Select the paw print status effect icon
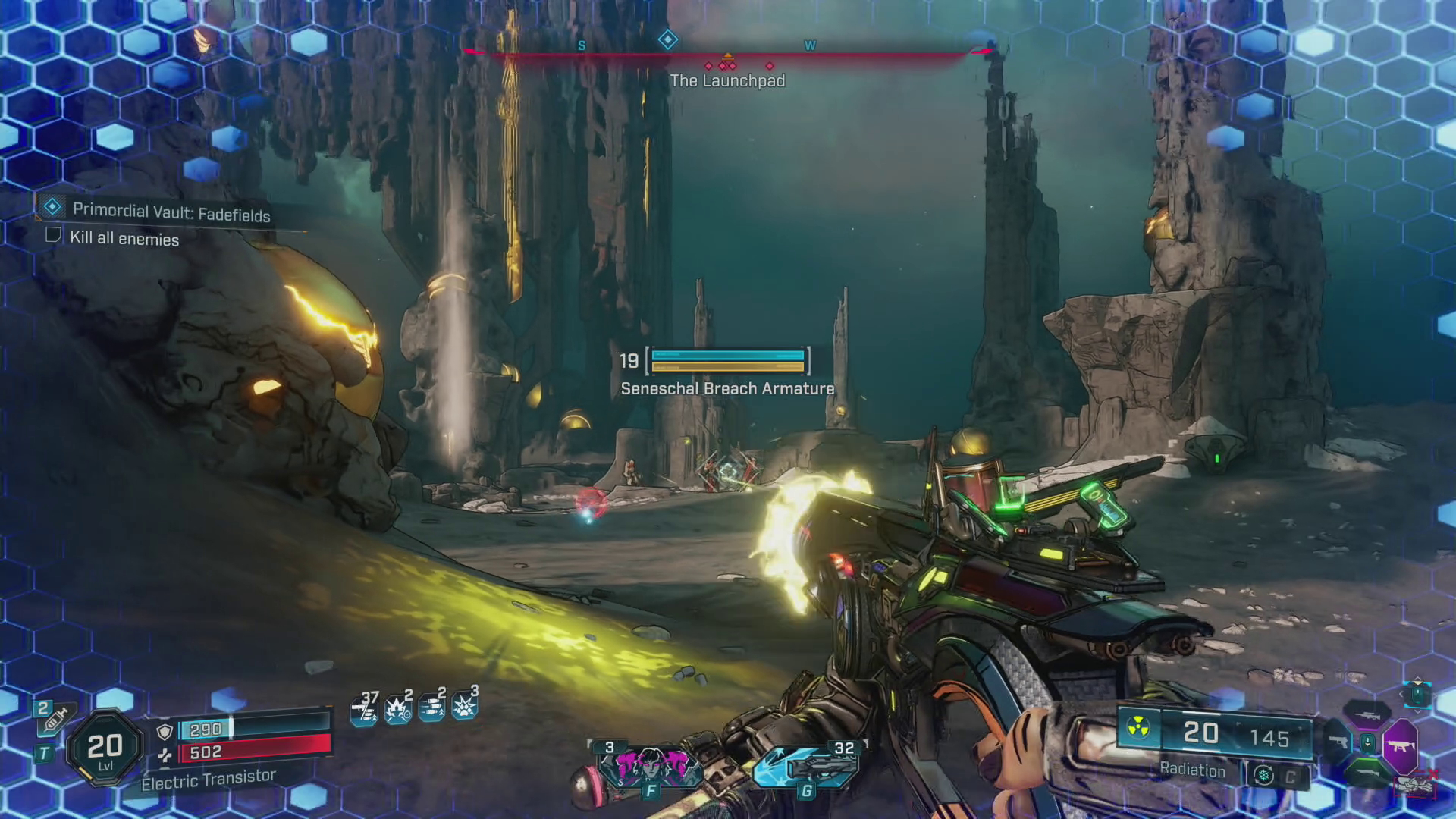This screenshot has height=819, width=1456. [464, 706]
